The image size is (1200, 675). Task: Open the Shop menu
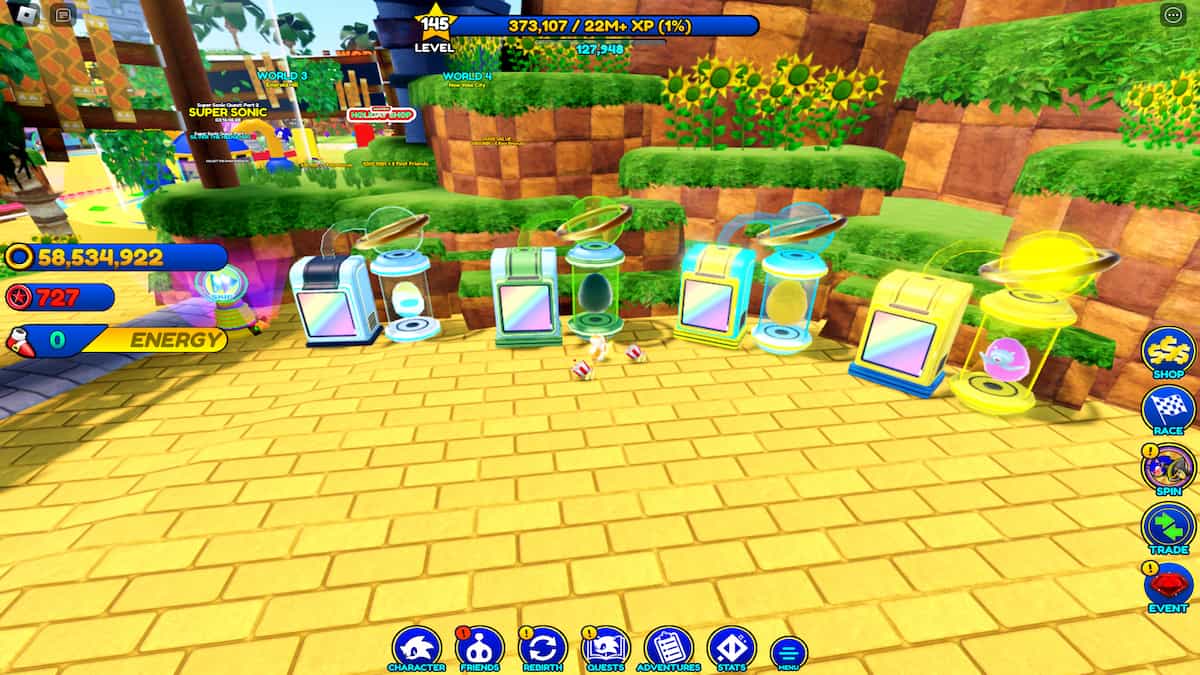point(1167,351)
